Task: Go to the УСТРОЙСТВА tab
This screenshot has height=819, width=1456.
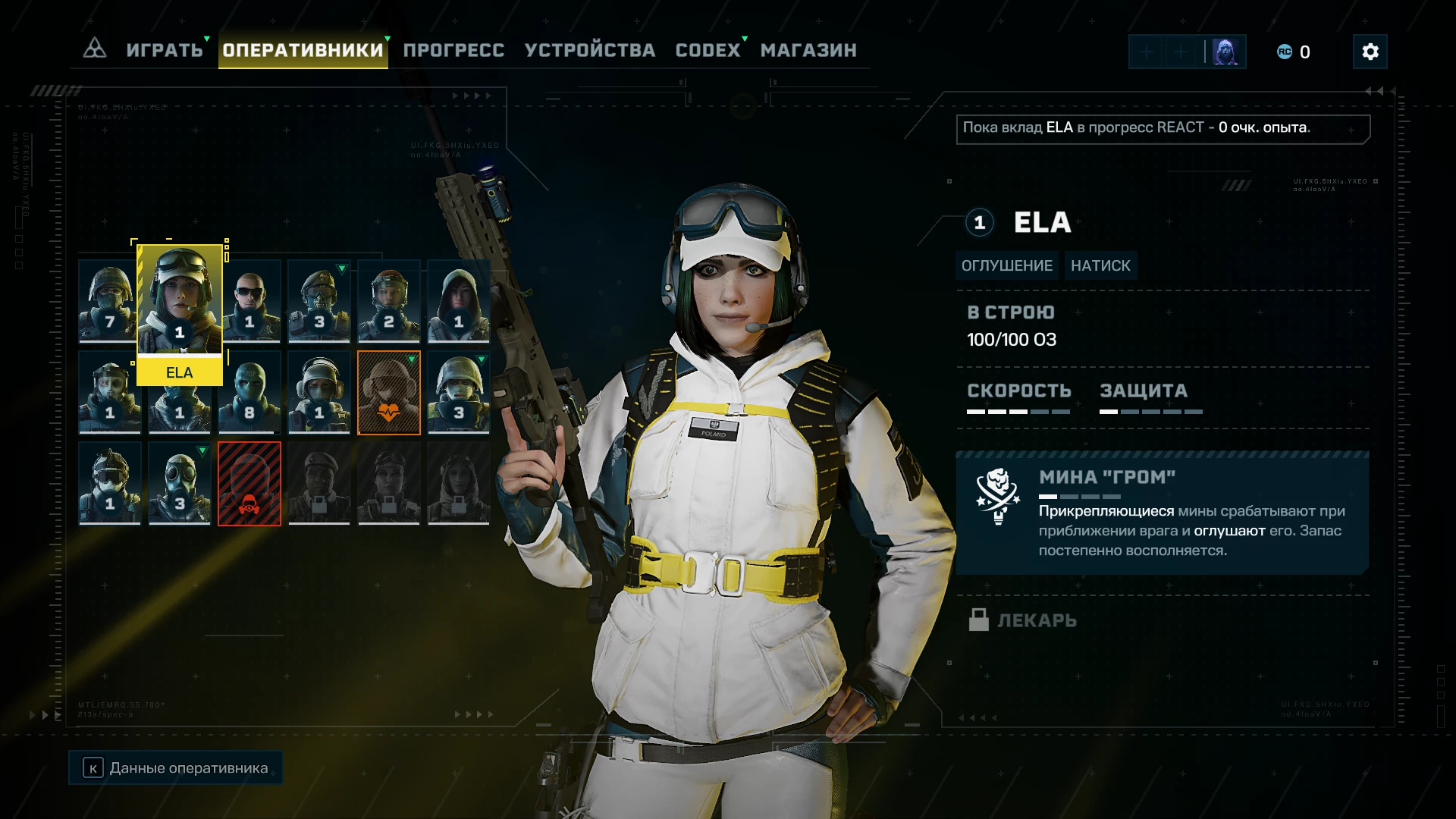Action: point(590,50)
